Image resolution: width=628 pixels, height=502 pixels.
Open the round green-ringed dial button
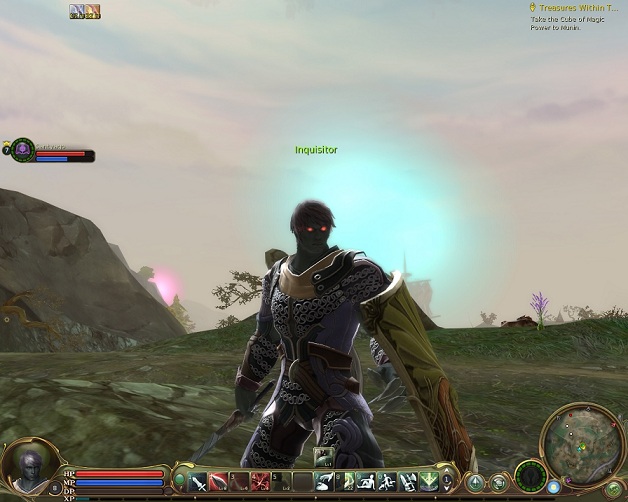click(x=531, y=477)
